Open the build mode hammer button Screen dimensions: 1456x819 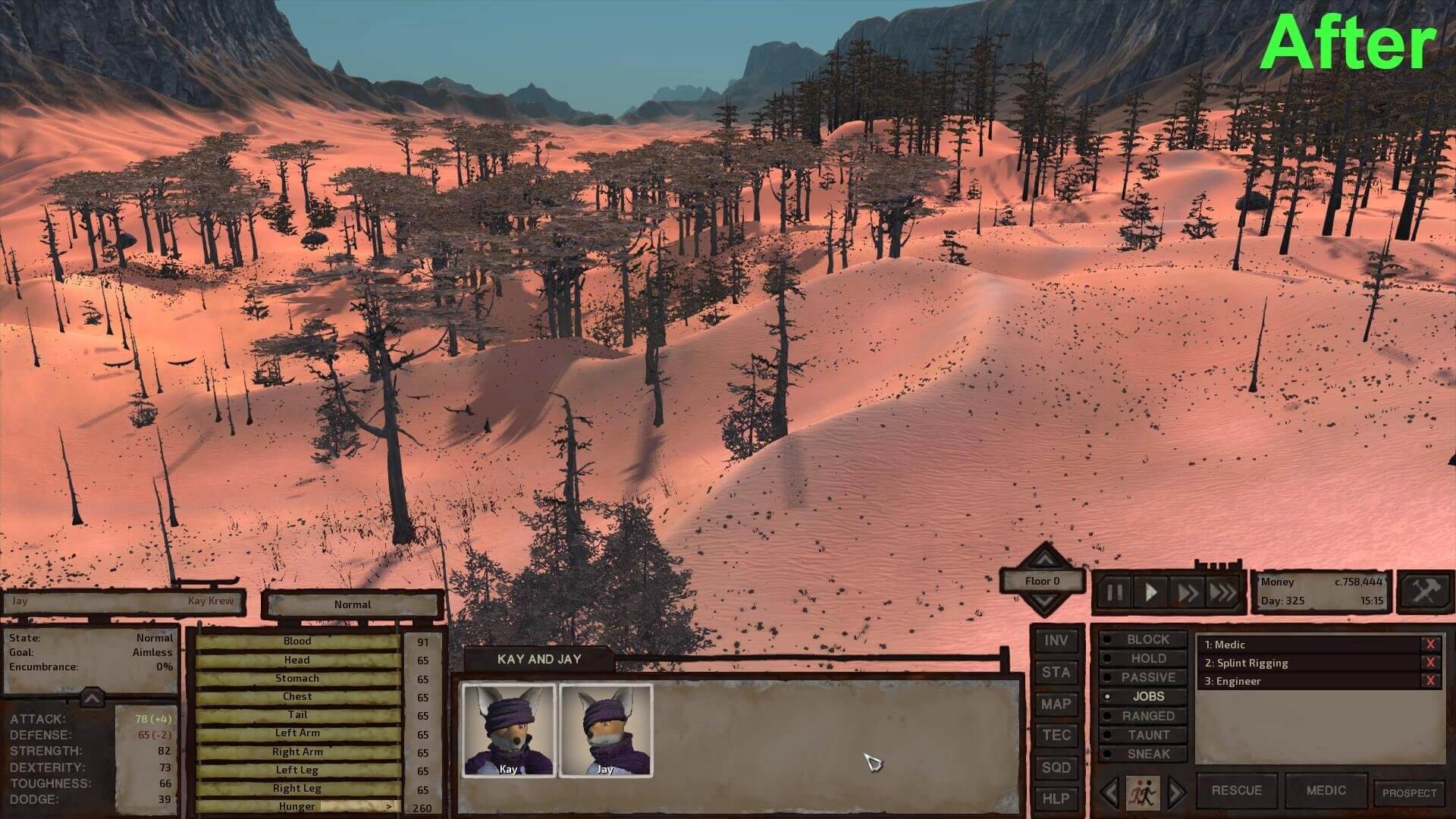(1423, 591)
